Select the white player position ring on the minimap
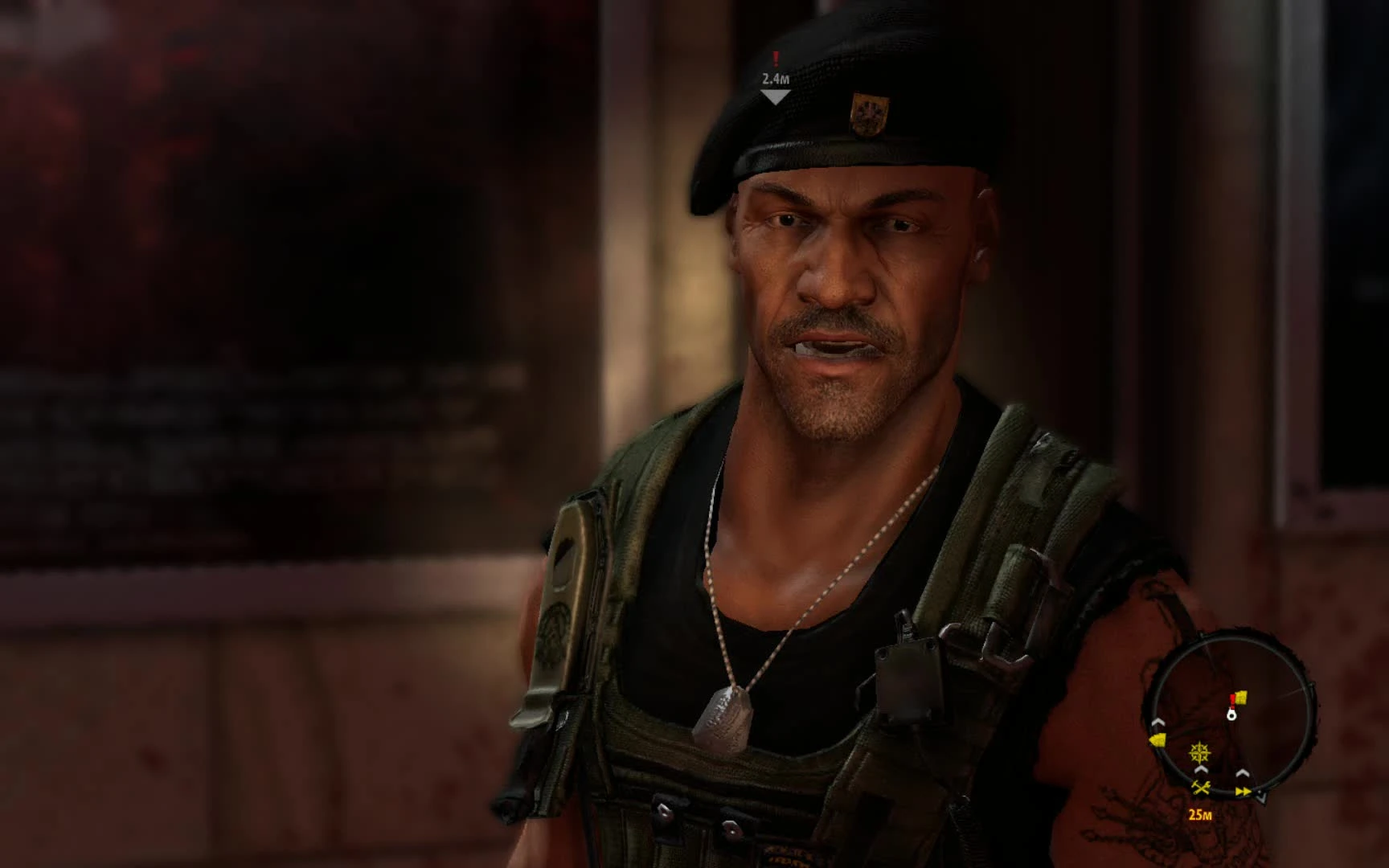 tap(1231, 715)
